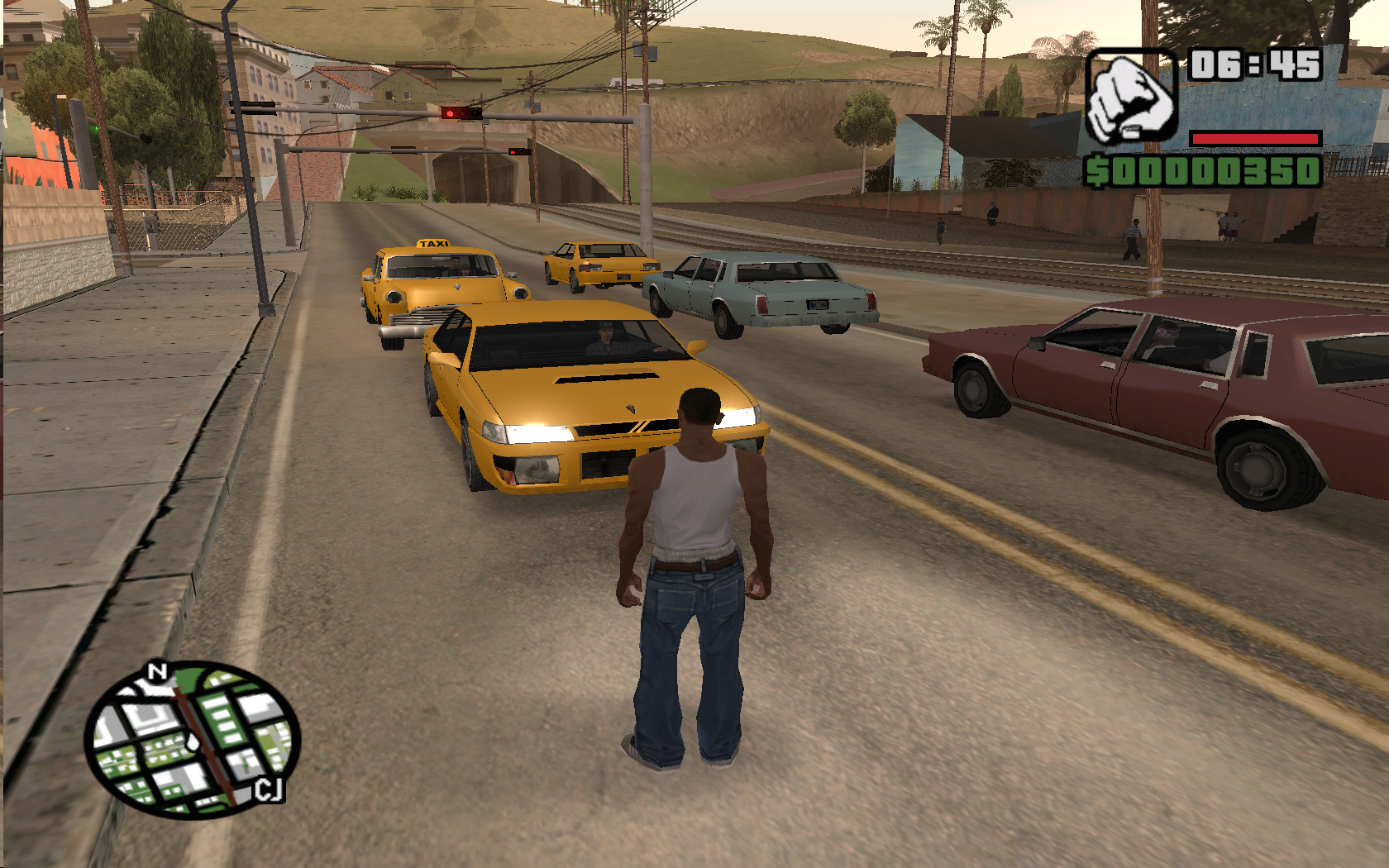Select the CJ marker on the radar

pos(269,789)
